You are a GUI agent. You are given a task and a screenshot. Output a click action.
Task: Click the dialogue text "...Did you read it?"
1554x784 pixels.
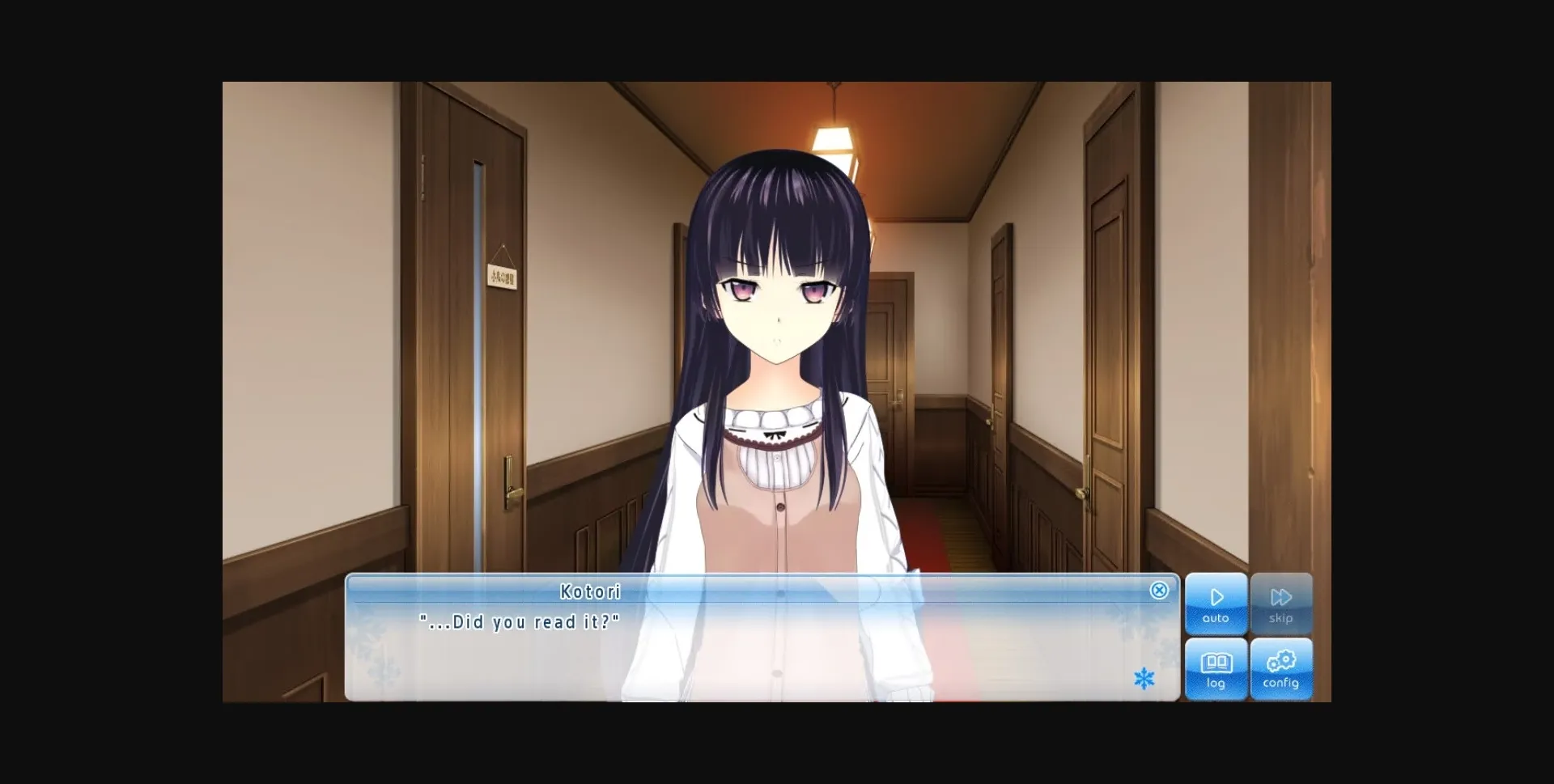(520, 622)
